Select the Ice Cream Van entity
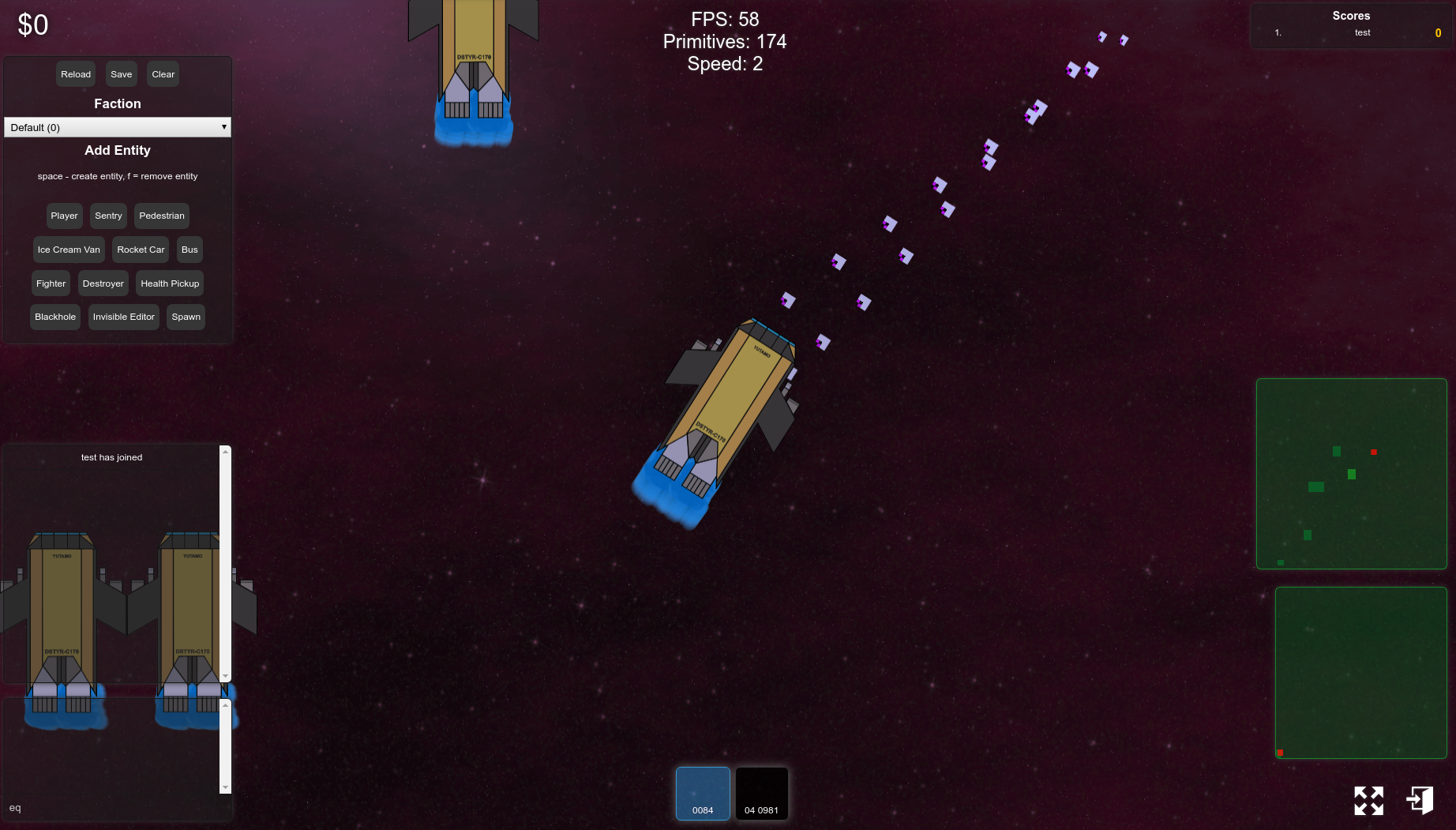 (x=69, y=250)
